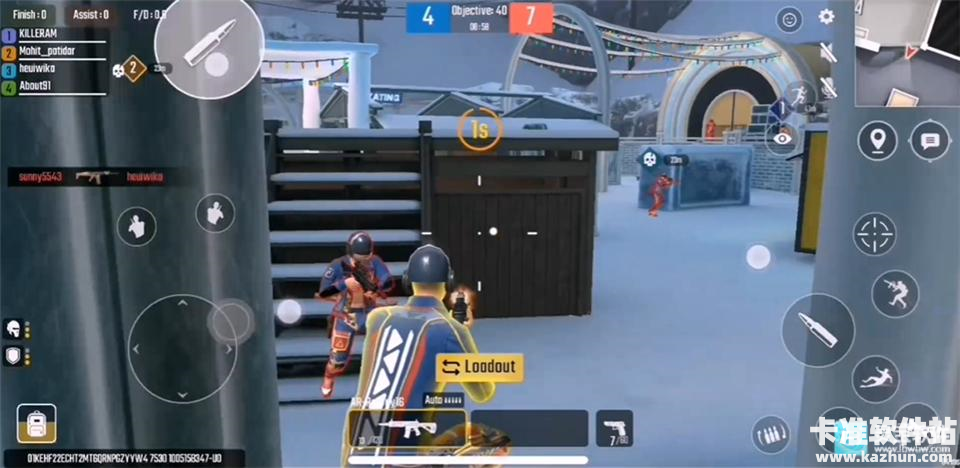Tap the slide button

(x=875, y=379)
